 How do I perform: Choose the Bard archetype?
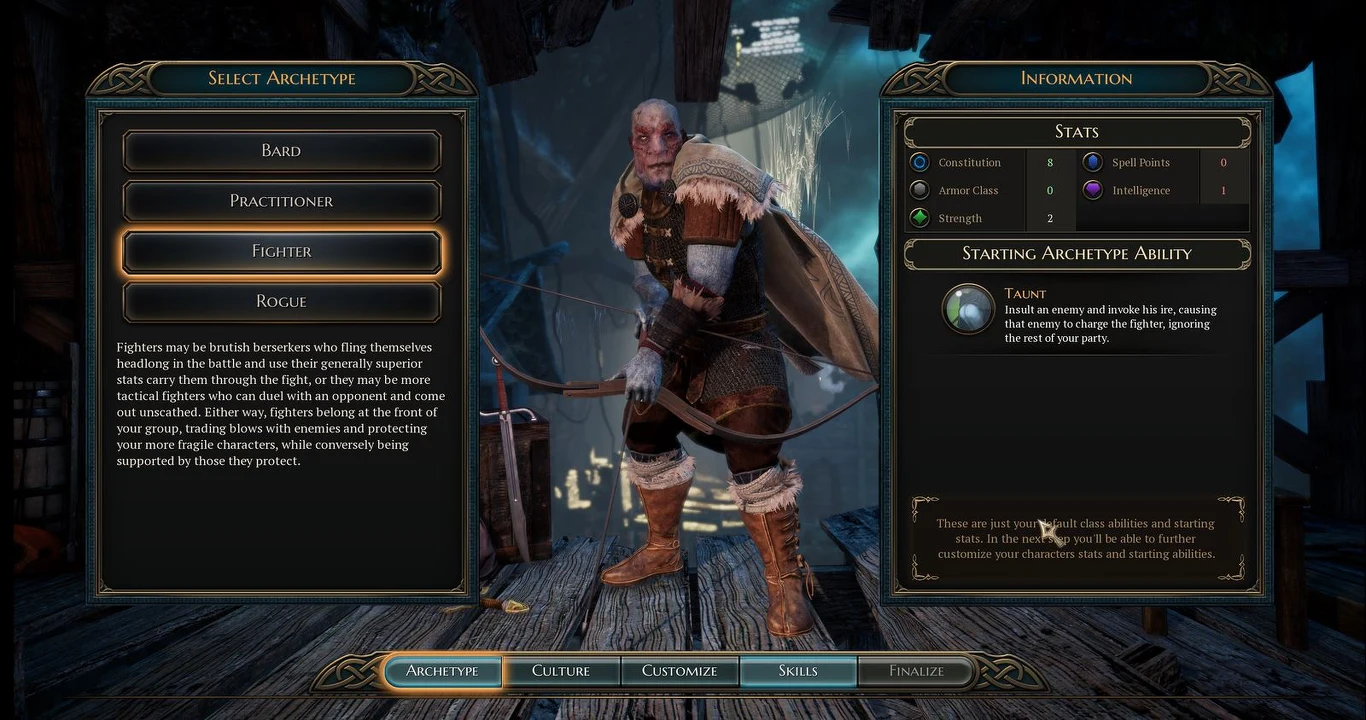tap(281, 150)
